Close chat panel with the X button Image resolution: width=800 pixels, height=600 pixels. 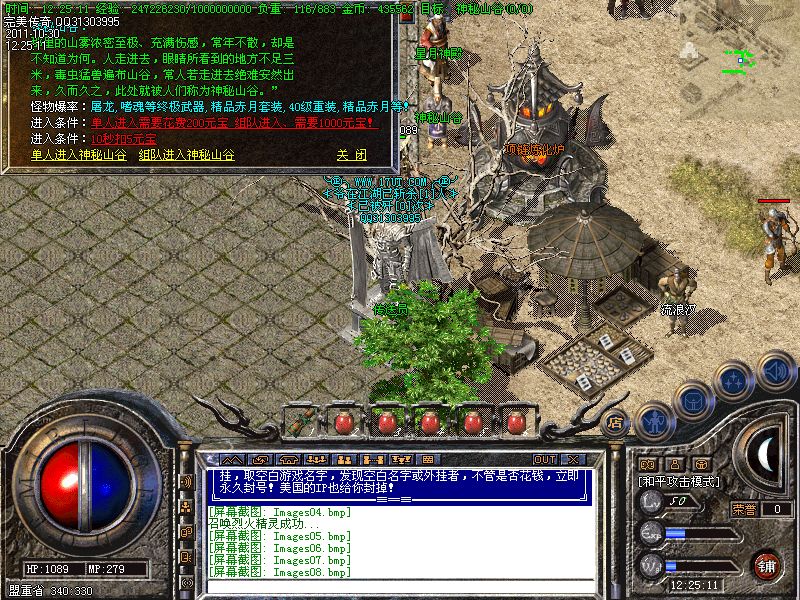(575, 459)
